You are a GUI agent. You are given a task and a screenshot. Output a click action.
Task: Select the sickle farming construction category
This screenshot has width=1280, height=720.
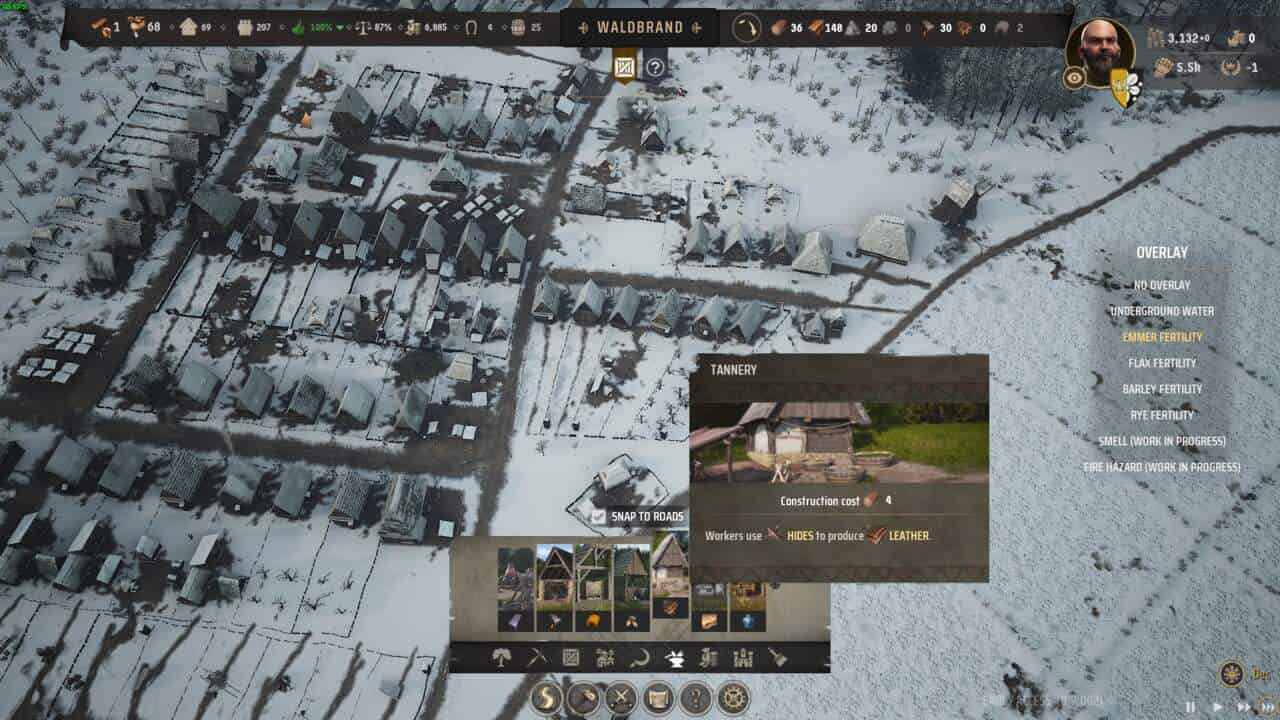tap(640, 657)
